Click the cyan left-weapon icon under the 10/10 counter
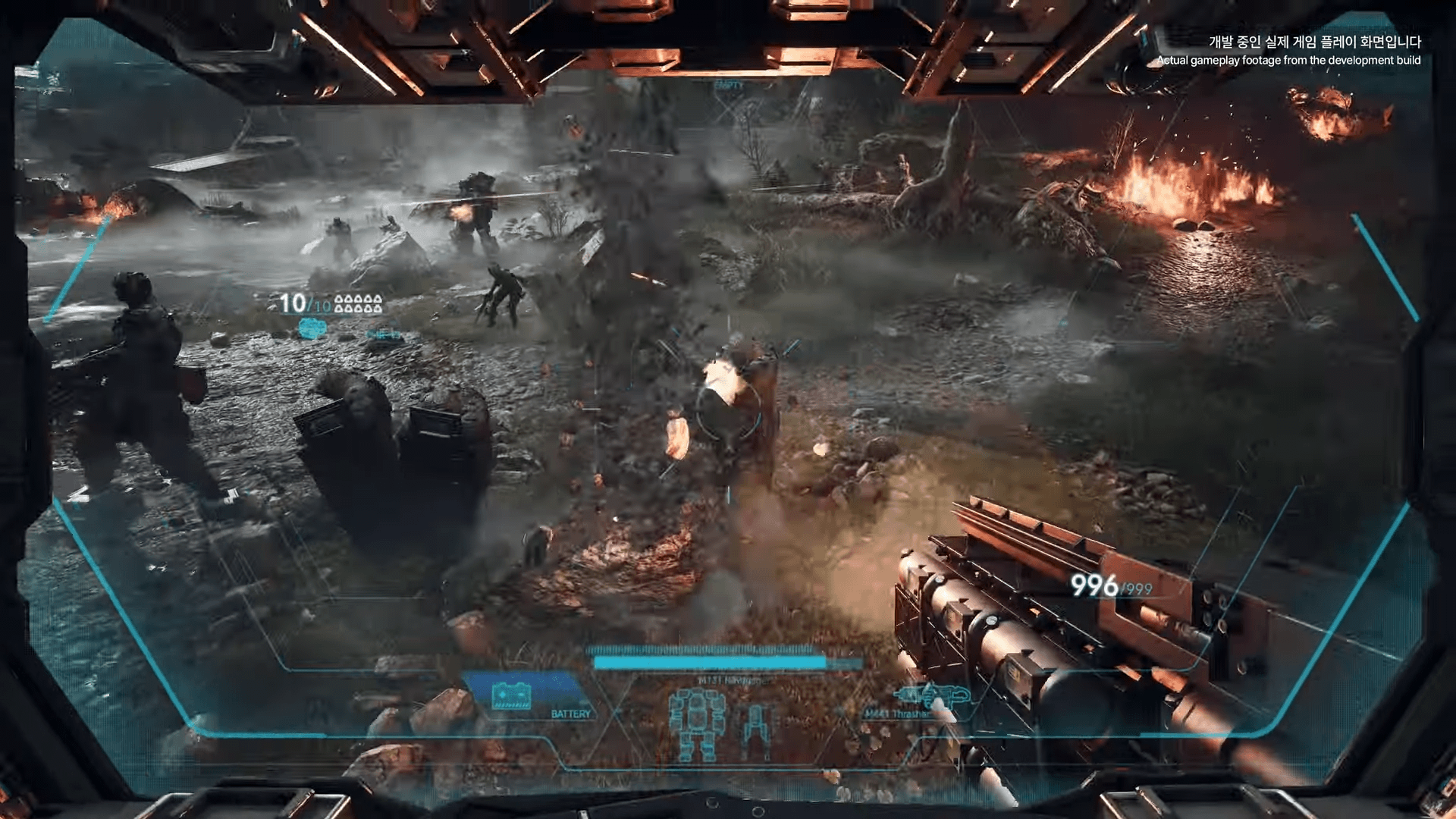 (312, 328)
